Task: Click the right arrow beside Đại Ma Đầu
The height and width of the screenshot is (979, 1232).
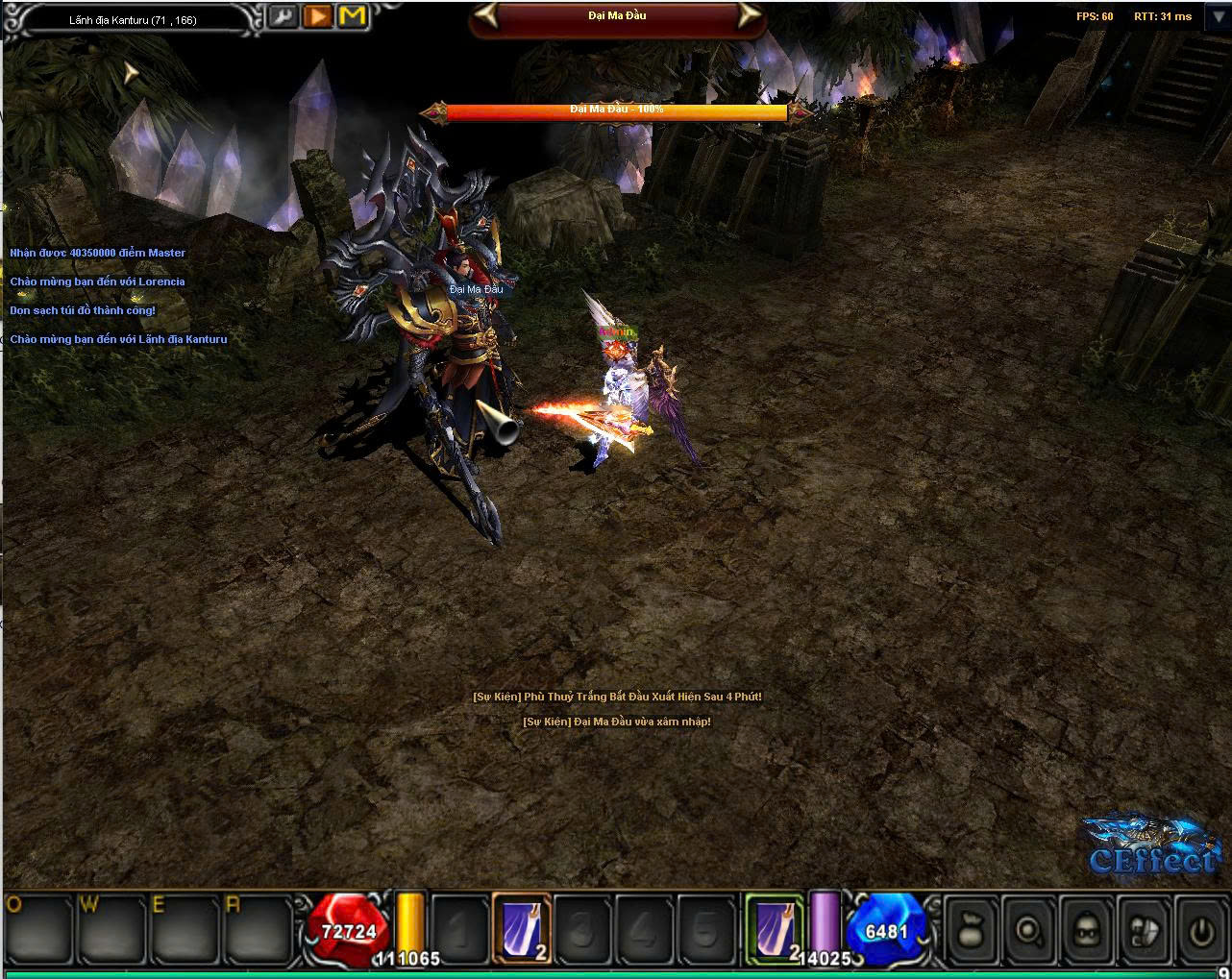Action: [x=747, y=15]
